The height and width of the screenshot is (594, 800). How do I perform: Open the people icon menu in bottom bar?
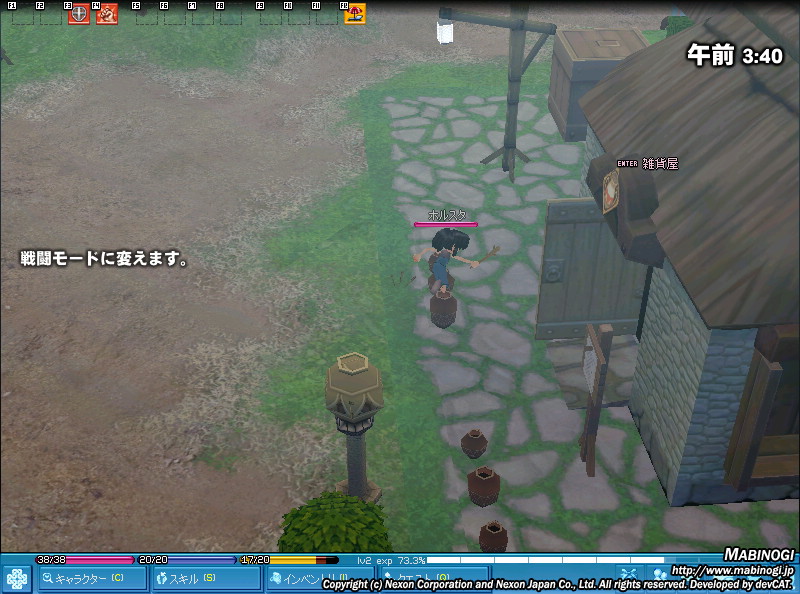click(x=659, y=575)
